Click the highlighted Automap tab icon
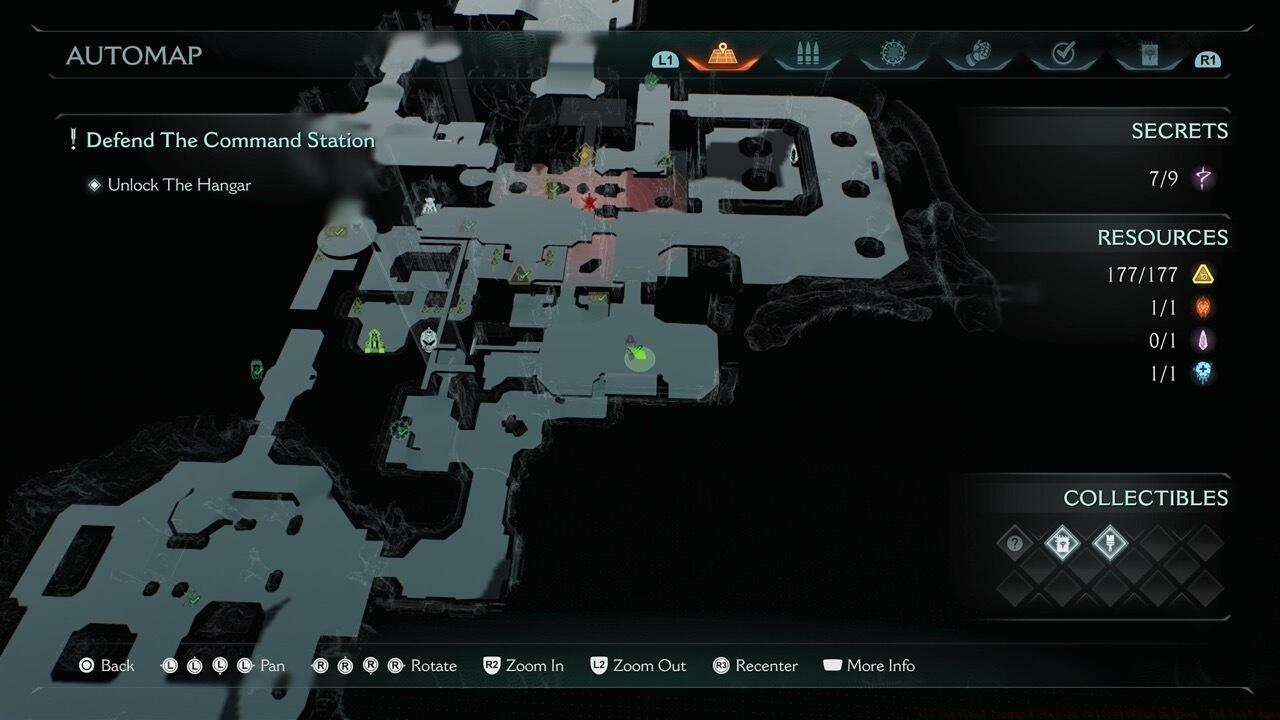 722,55
